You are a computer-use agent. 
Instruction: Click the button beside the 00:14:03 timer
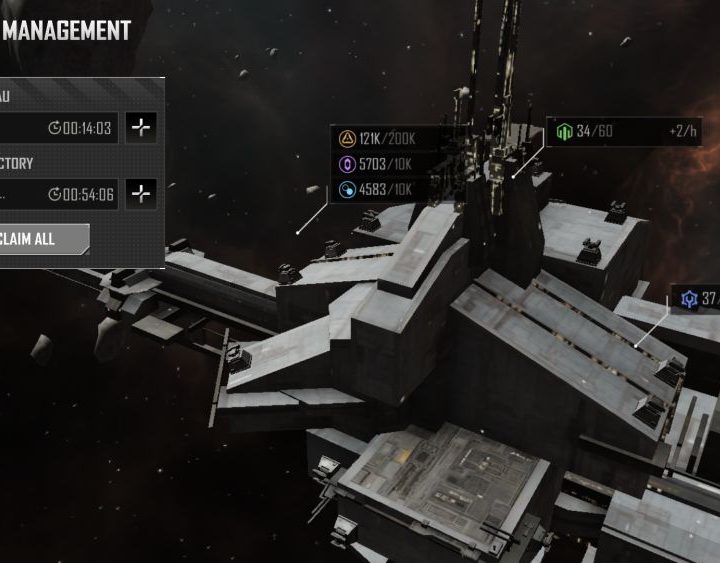click(142, 127)
